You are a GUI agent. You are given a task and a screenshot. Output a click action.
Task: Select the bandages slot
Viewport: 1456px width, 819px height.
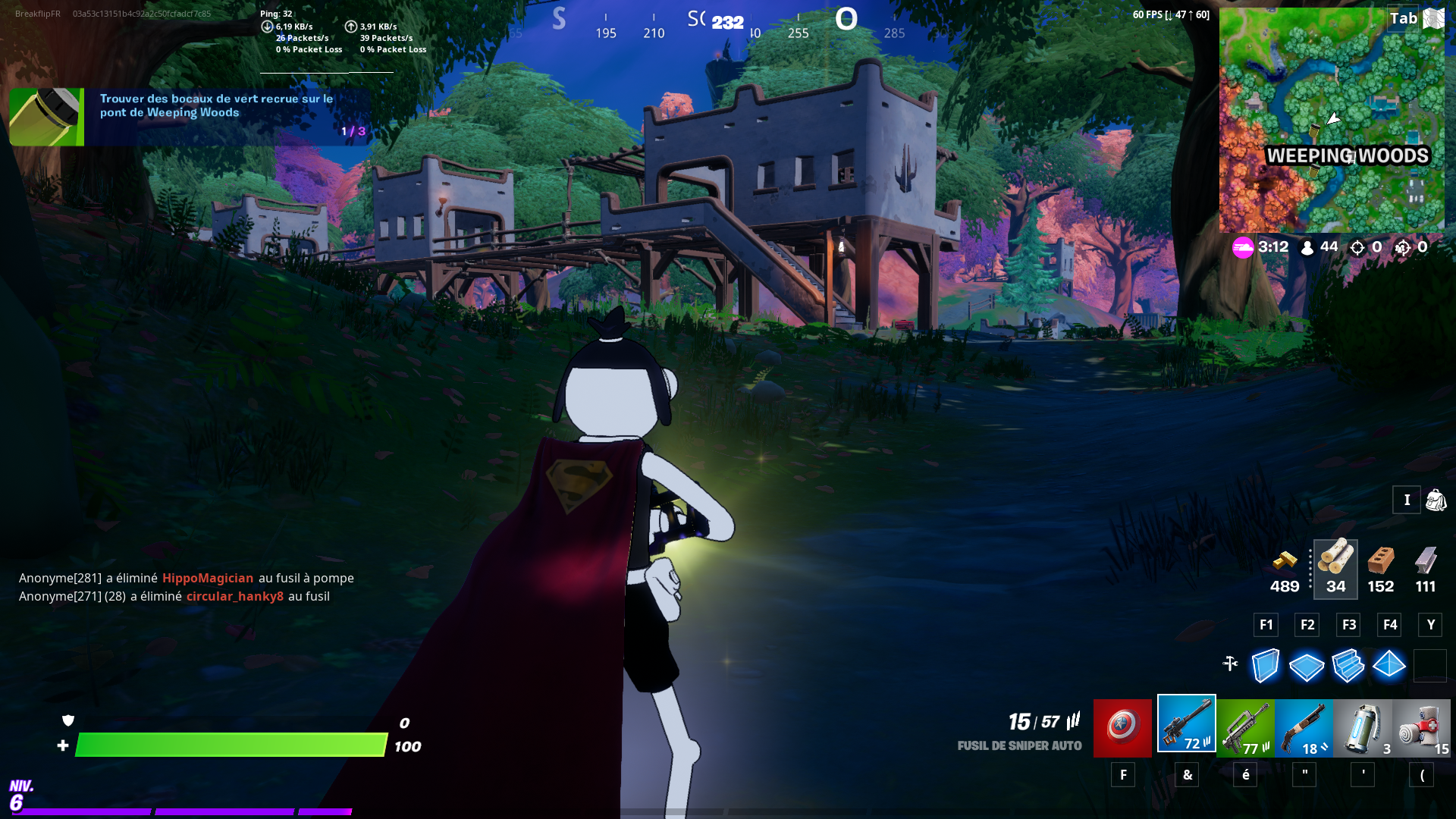[1421, 728]
